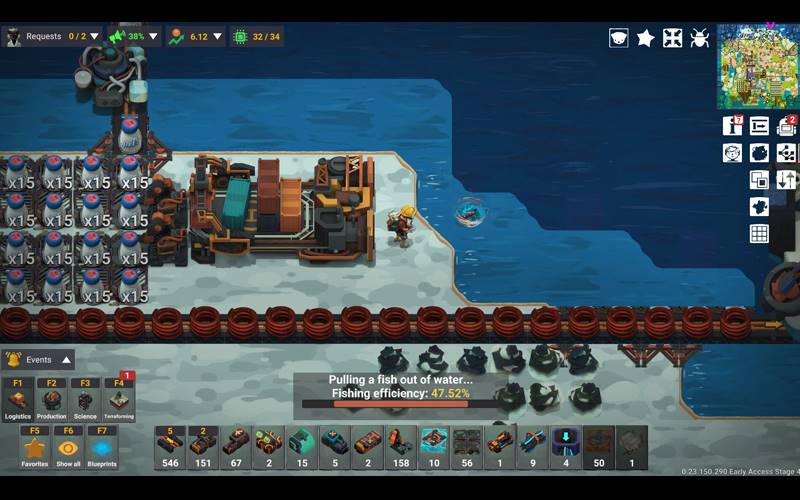Expand the Requests dropdown

point(95,37)
